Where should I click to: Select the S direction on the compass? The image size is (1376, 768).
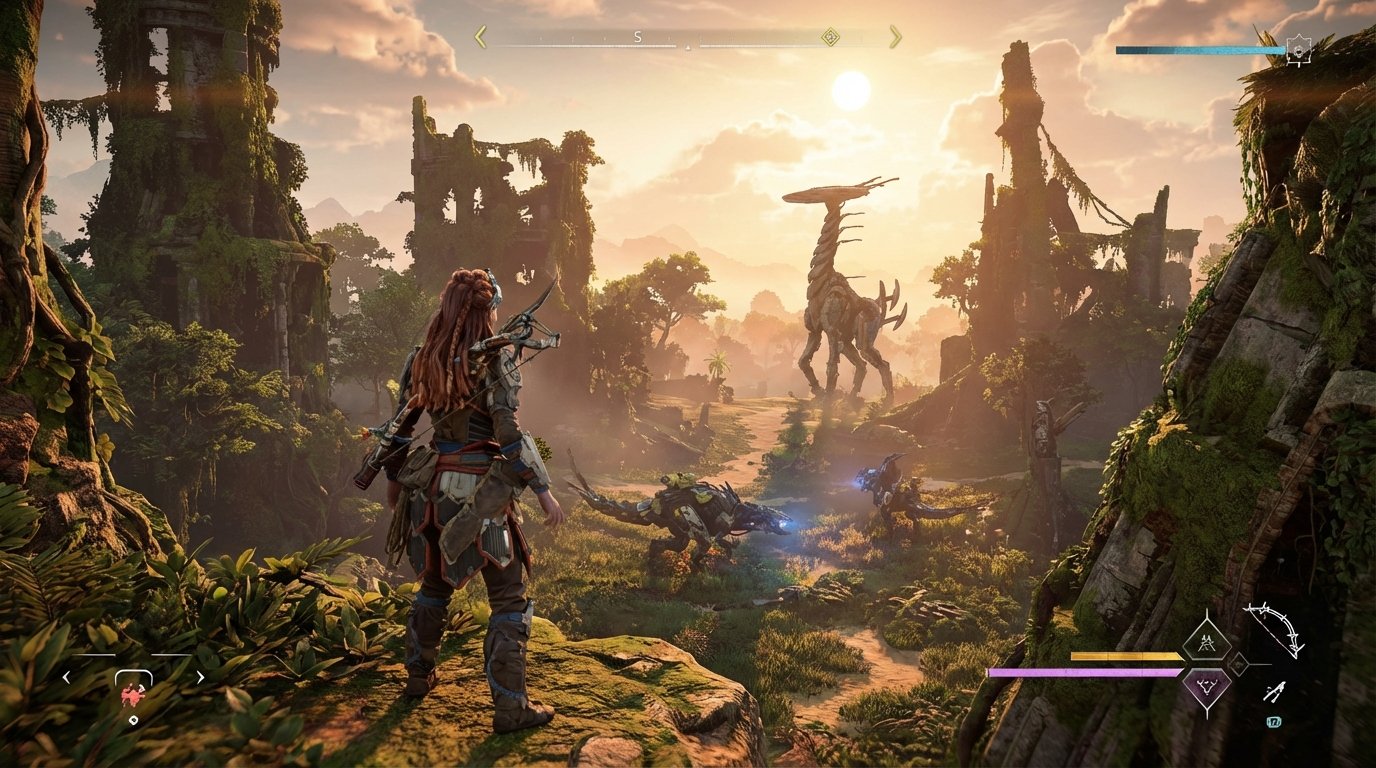coord(637,37)
